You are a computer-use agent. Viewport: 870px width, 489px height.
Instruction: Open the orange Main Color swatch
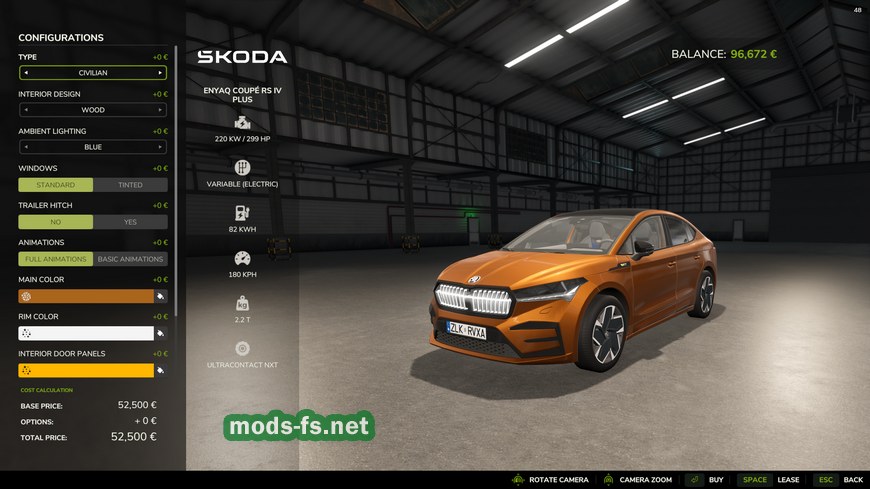(85, 296)
